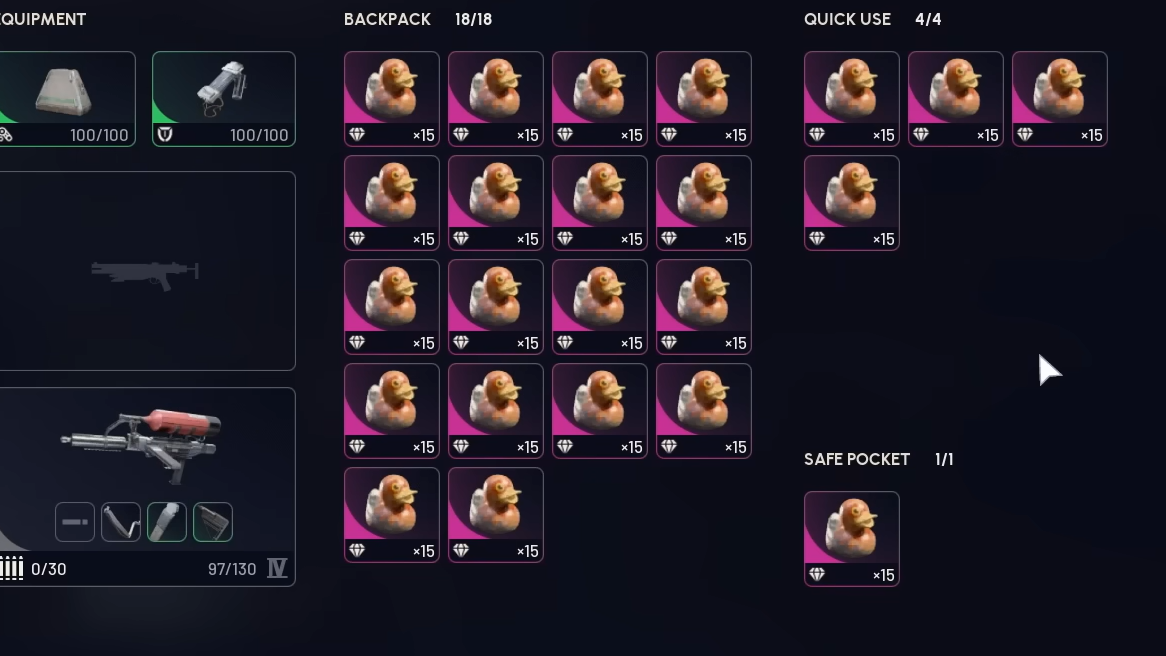Viewport: 1166px width, 656px height.
Task: Select the rubber duck in the Safe Pocket
Action: coord(851,538)
